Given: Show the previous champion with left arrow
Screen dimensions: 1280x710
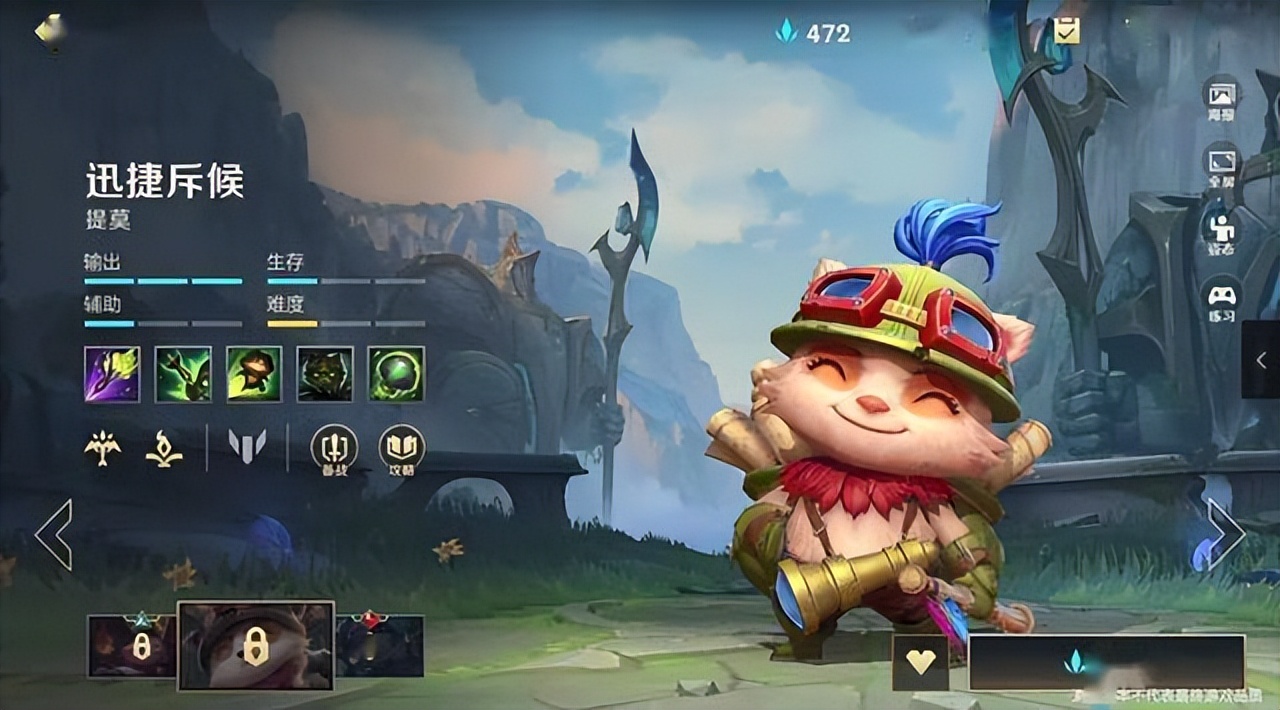Looking at the screenshot, I should click(54, 534).
